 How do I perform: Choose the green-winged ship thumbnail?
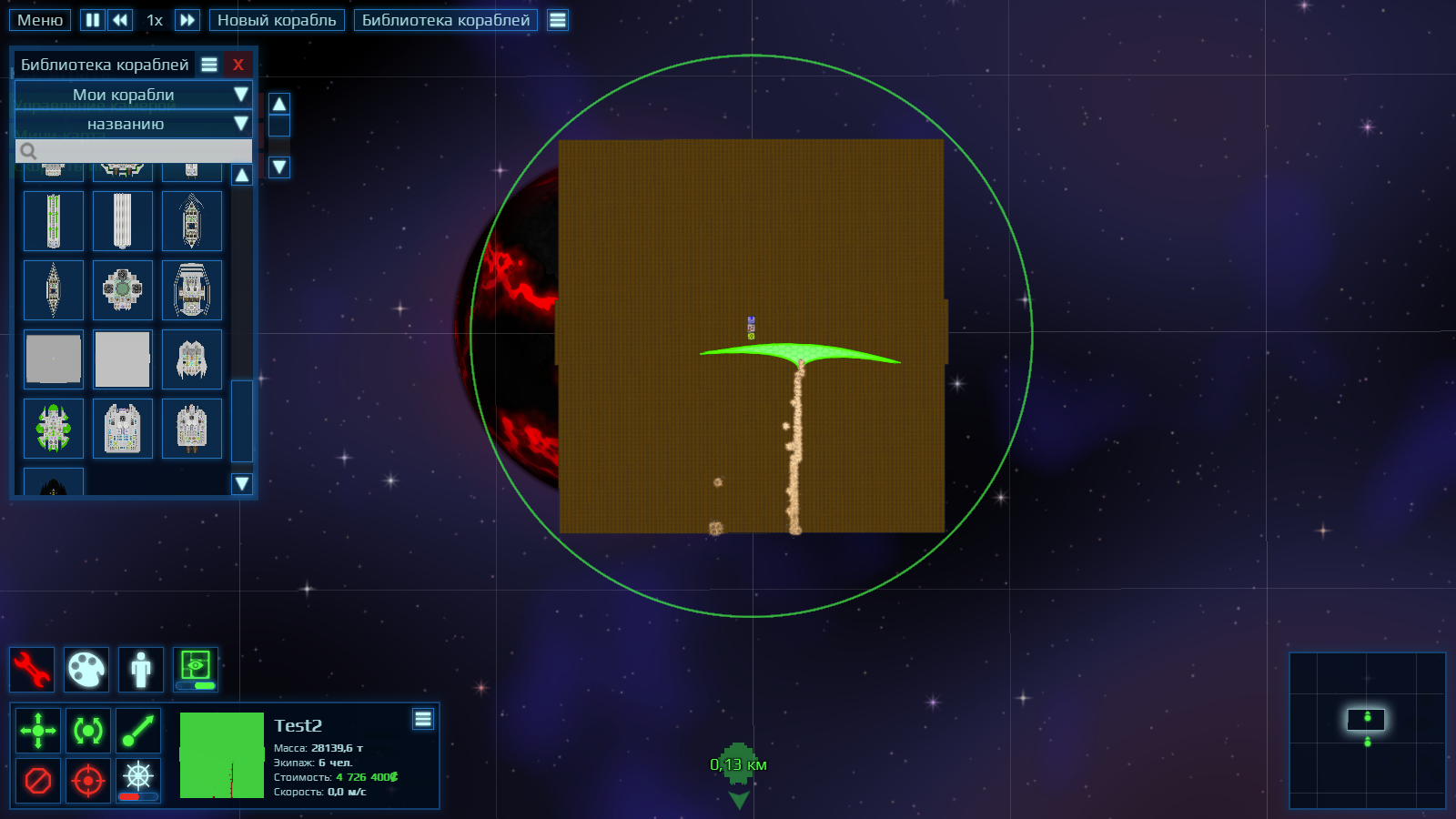54,429
